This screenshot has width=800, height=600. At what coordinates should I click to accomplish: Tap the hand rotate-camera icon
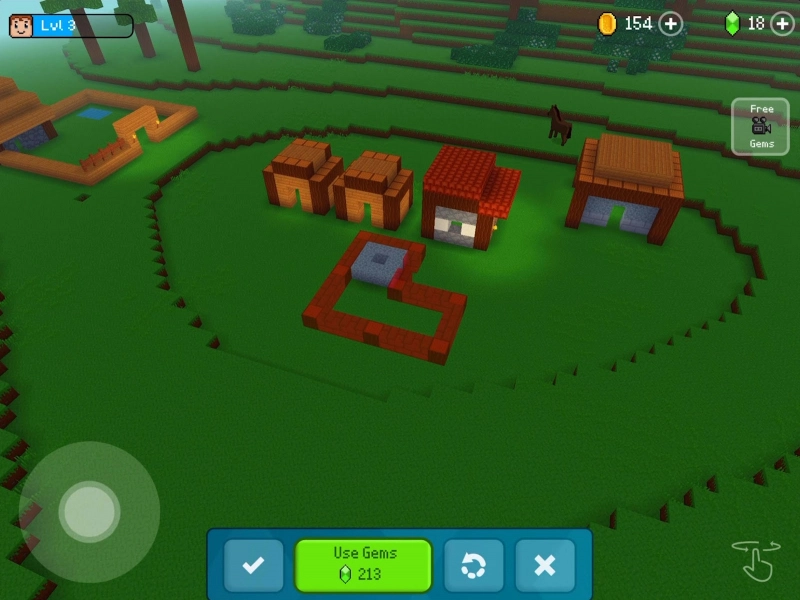[x=755, y=560]
